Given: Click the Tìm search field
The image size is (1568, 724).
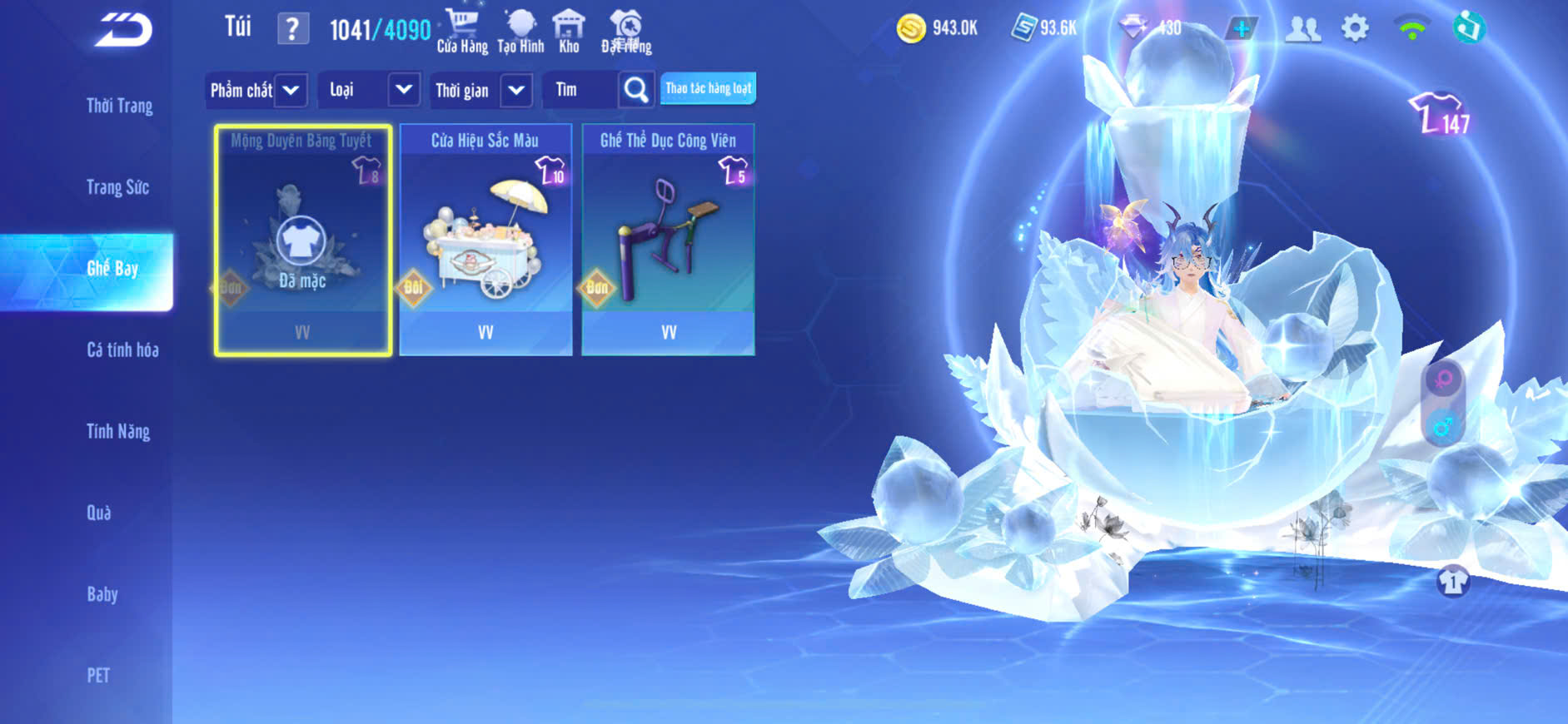Looking at the screenshot, I should click(580, 90).
